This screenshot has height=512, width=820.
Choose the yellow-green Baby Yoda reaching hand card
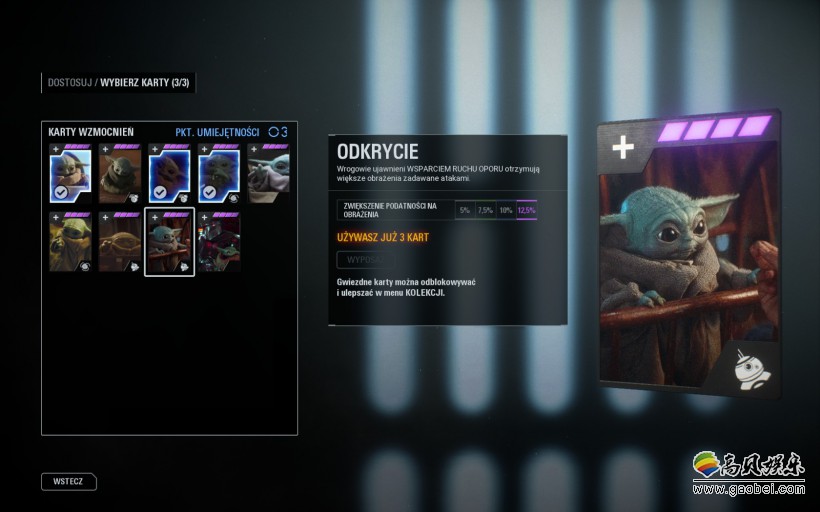[70, 242]
